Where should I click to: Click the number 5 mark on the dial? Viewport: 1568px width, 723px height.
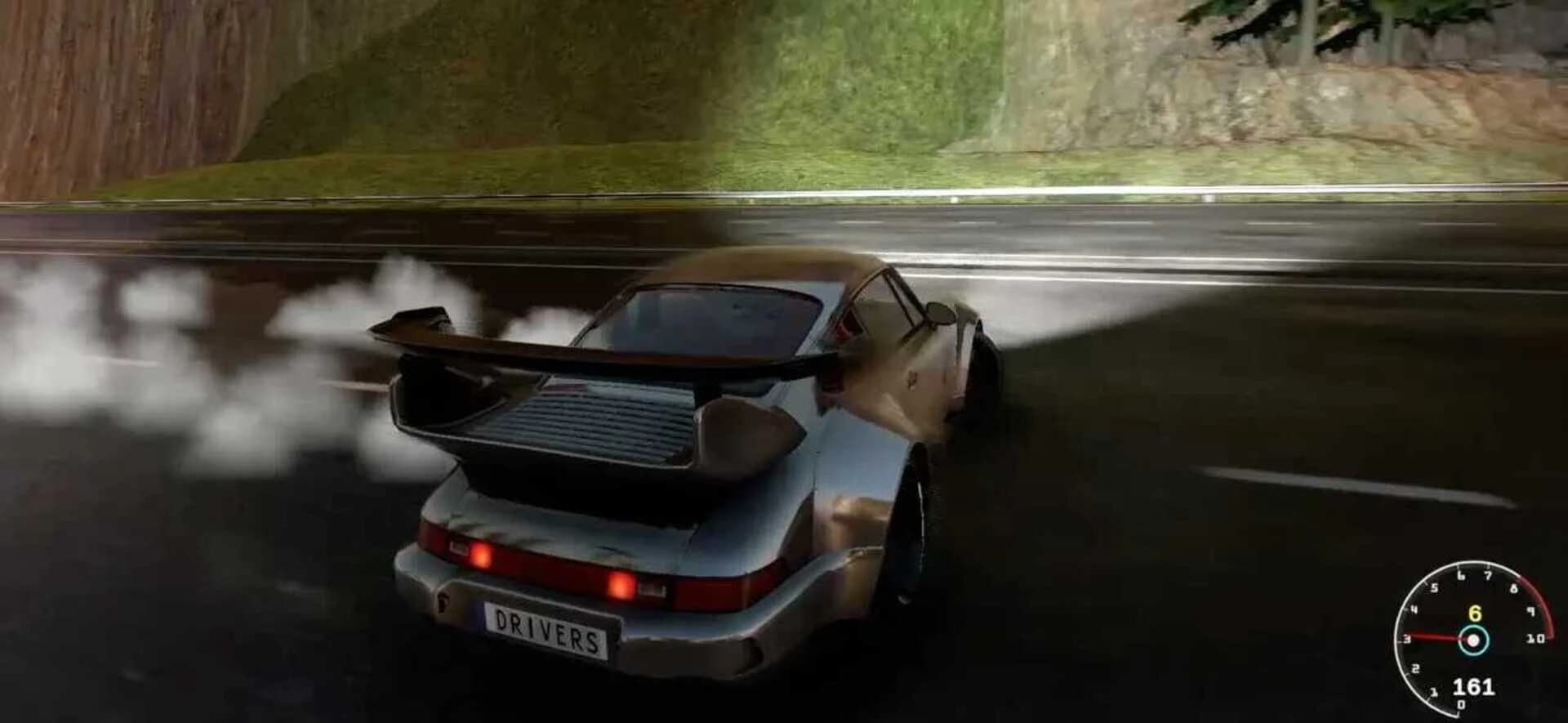pos(1434,587)
